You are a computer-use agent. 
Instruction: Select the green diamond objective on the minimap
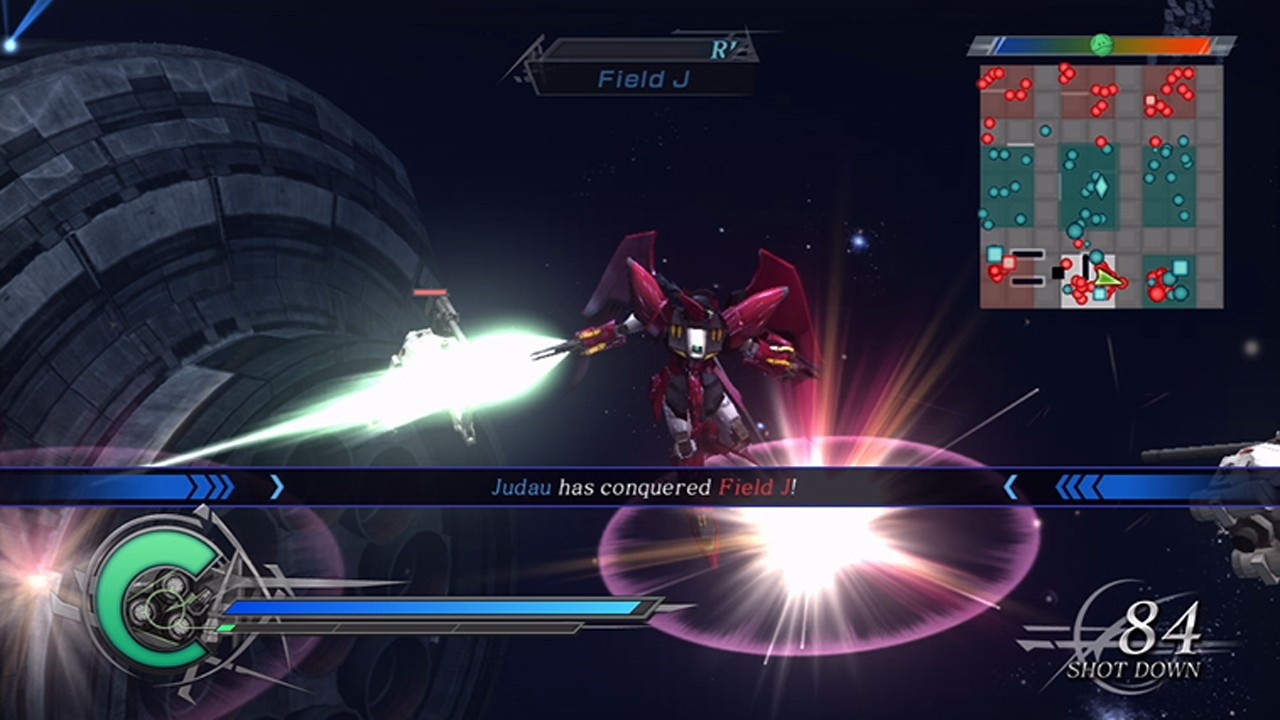click(x=1101, y=188)
